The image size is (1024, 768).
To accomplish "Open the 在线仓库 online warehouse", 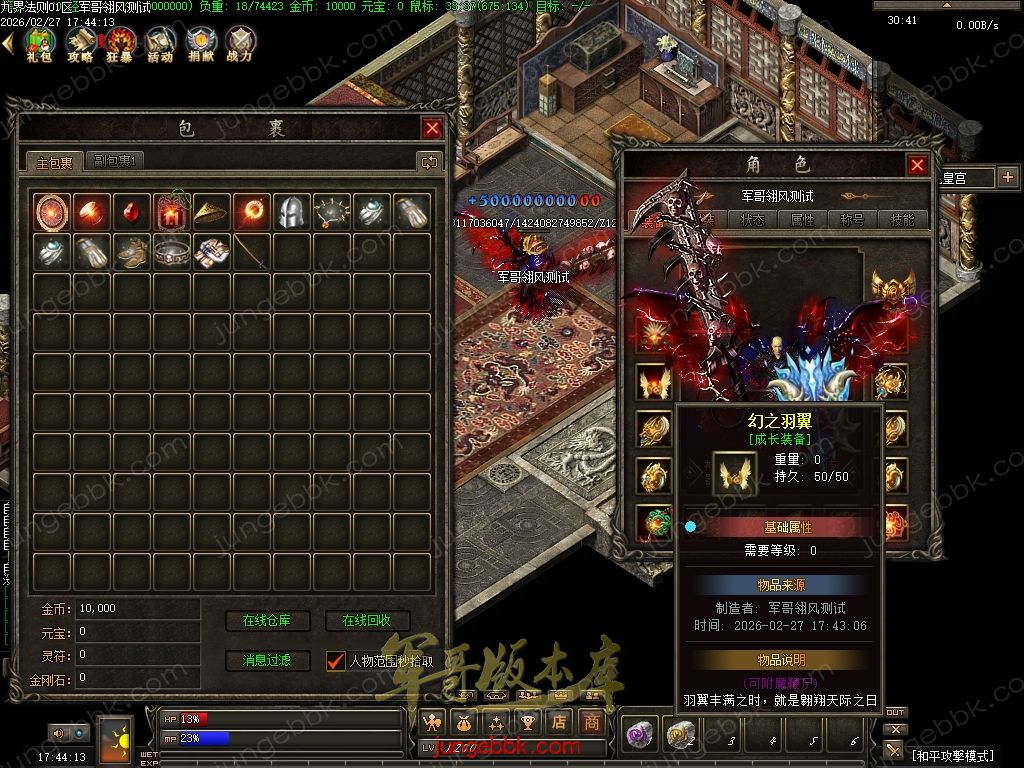I will point(267,621).
